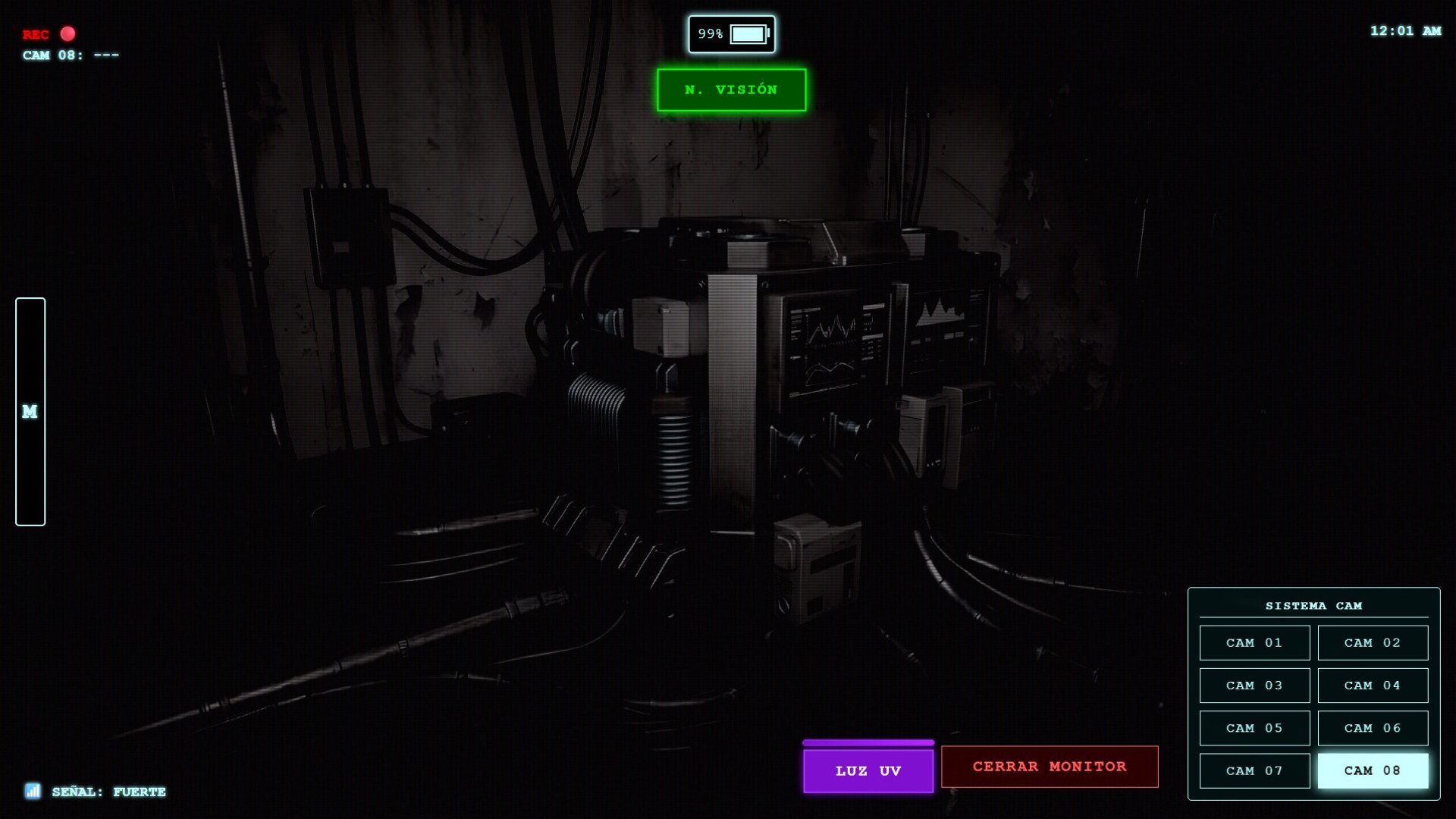Activate the LUZ UV light button
Image resolution: width=1456 pixels, height=819 pixels.
pyautogui.click(x=868, y=770)
